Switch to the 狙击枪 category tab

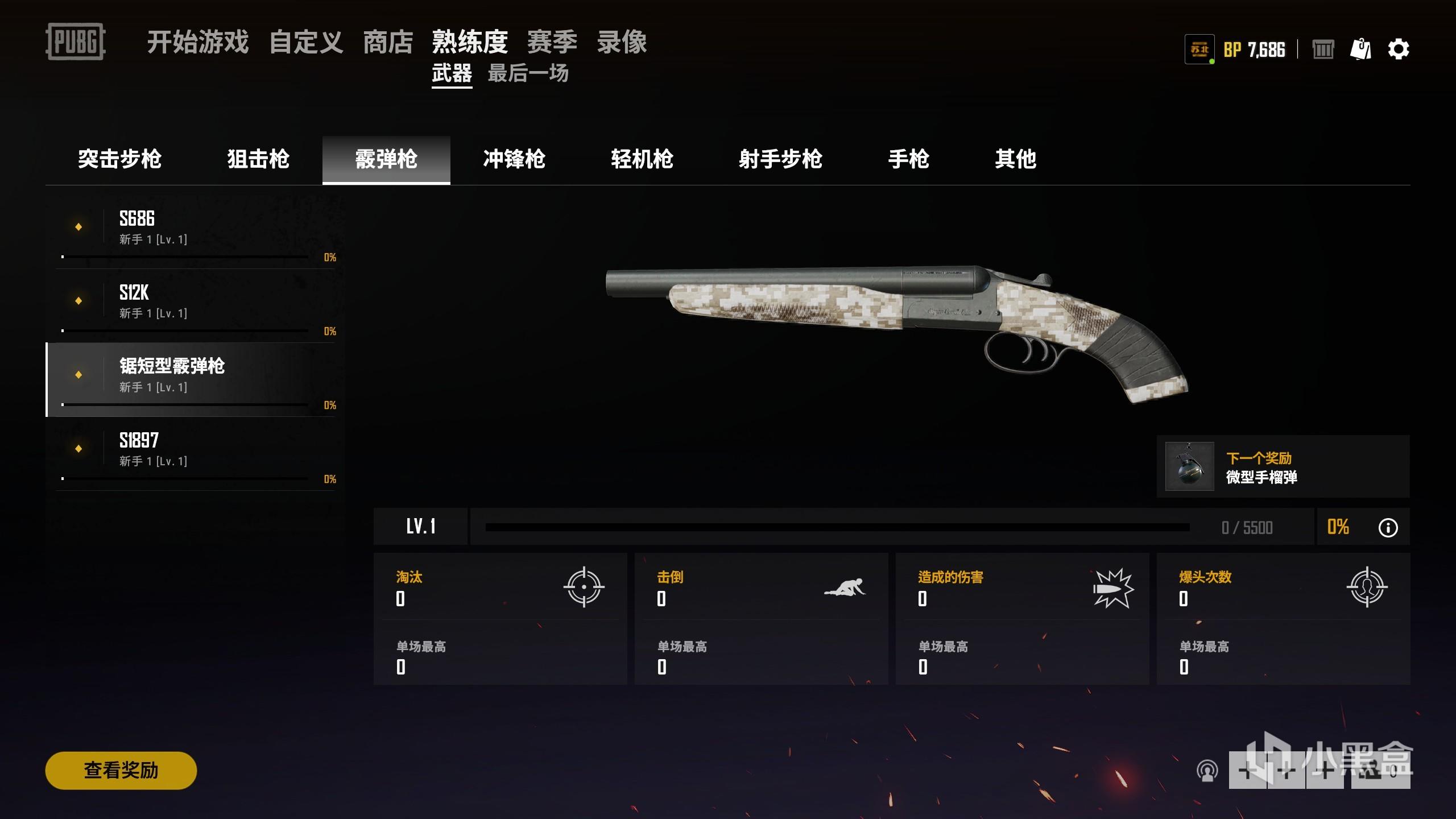(x=258, y=159)
